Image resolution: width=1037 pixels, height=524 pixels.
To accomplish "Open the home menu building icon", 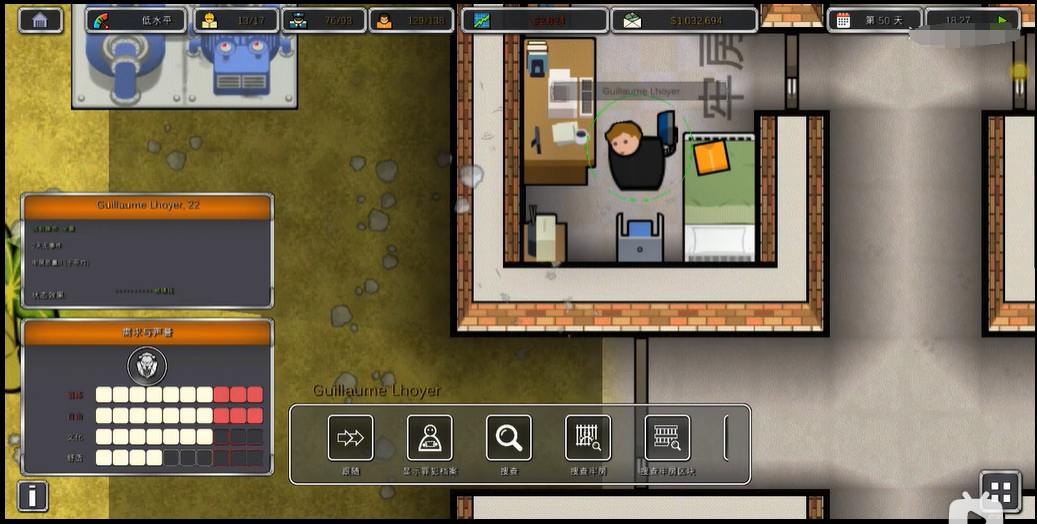I will (x=40, y=20).
